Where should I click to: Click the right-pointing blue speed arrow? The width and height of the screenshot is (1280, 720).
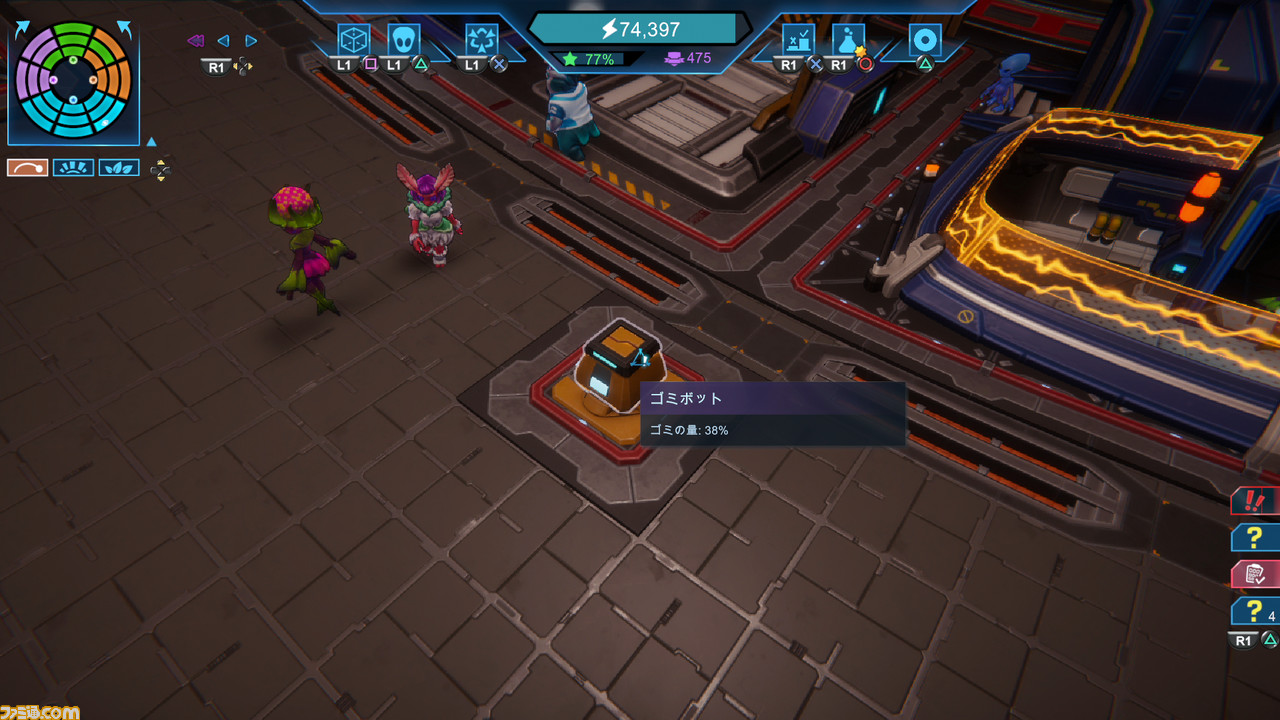(251, 41)
